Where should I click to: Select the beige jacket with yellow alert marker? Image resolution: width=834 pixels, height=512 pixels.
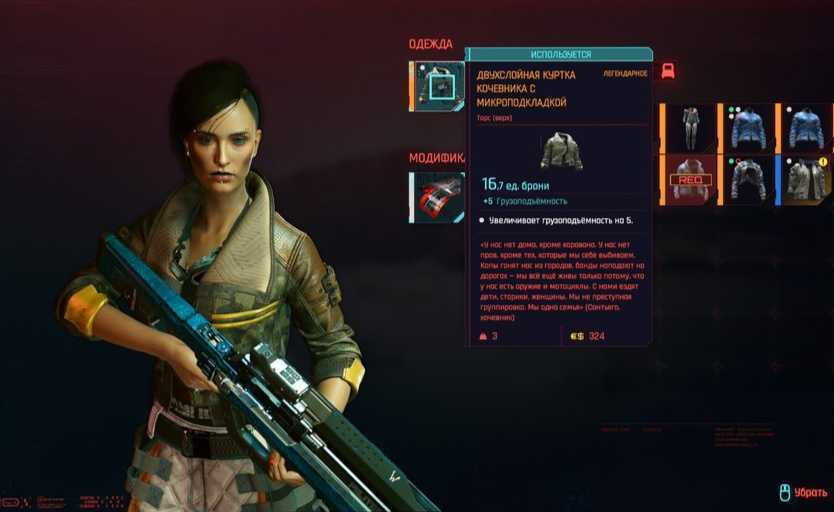[806, 180]
